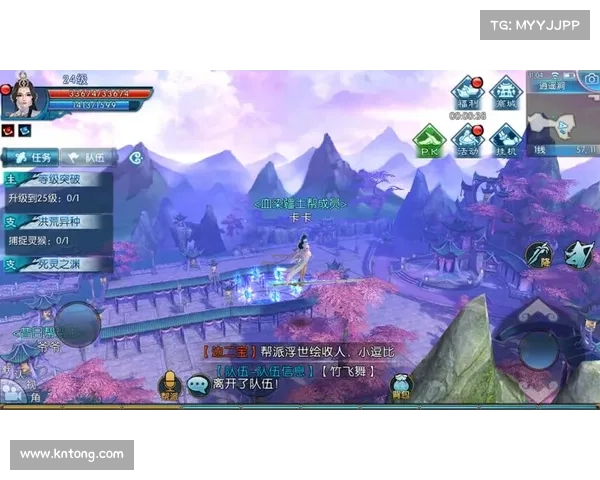This screenshot has height=480, width=600.
Task: Toggle the green PK mode button
Action: (x=430, y=141)
